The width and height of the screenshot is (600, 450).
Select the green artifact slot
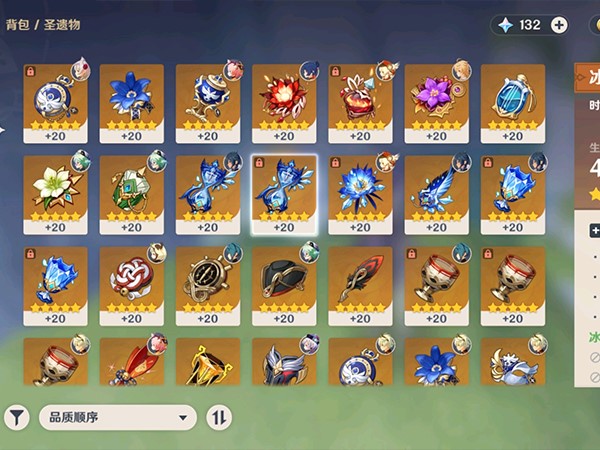(x=130, y=189)
